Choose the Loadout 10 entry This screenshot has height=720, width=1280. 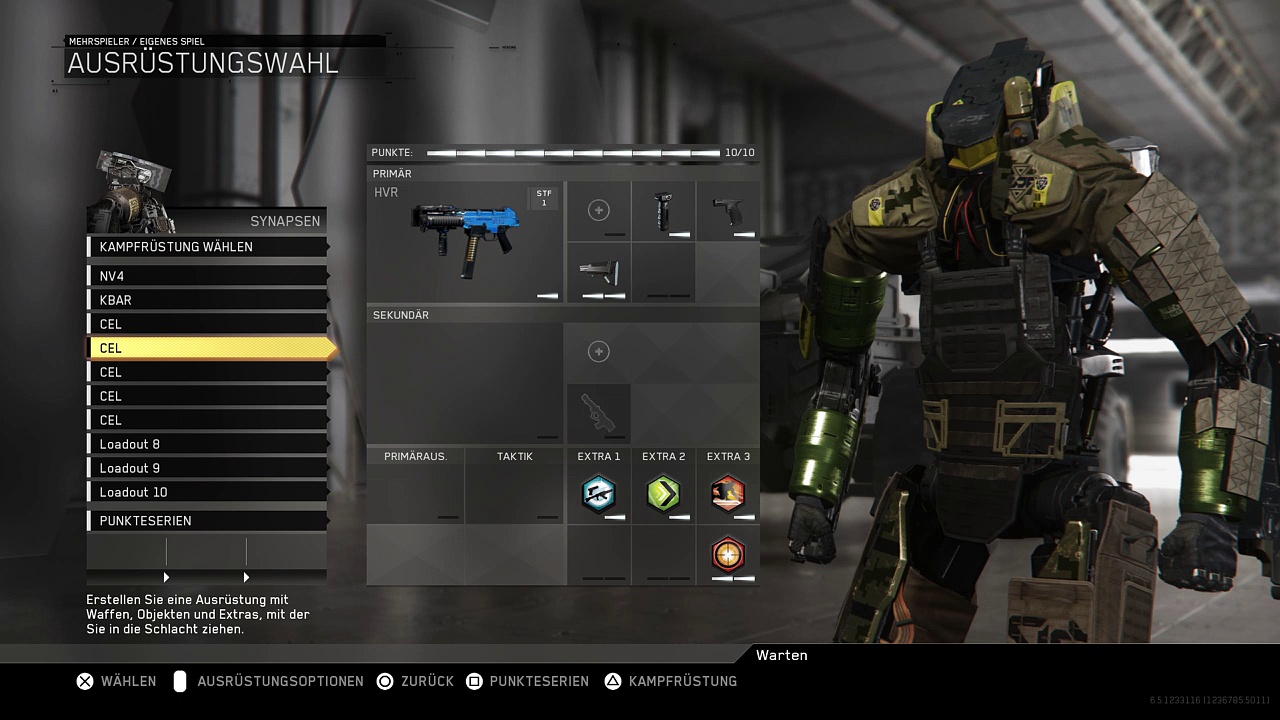208,492
